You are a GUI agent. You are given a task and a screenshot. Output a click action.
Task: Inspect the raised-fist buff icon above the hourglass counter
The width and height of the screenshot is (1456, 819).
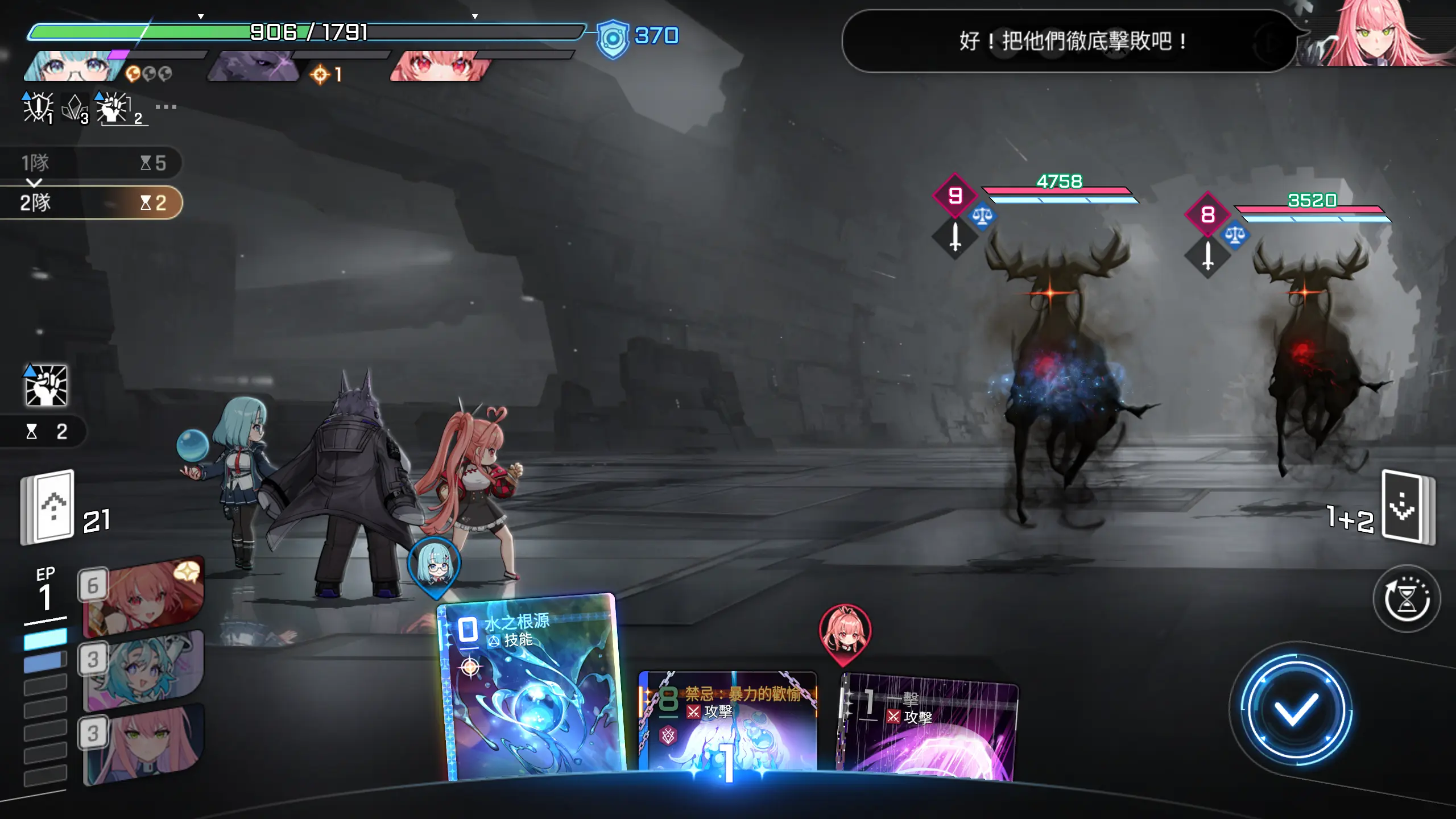pos(46,386)
